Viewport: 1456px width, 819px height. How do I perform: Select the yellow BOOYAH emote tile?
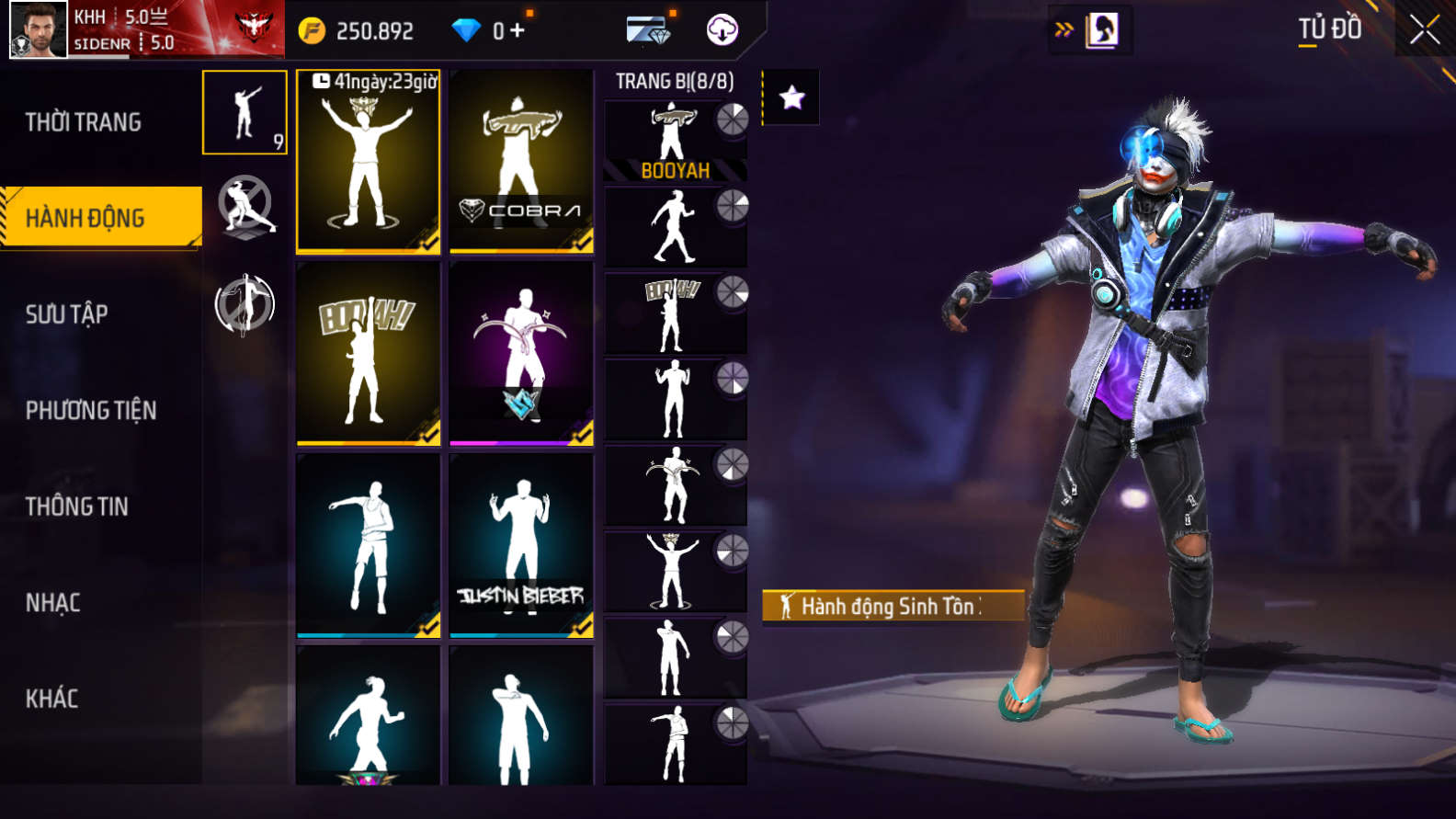click(368, 354)
